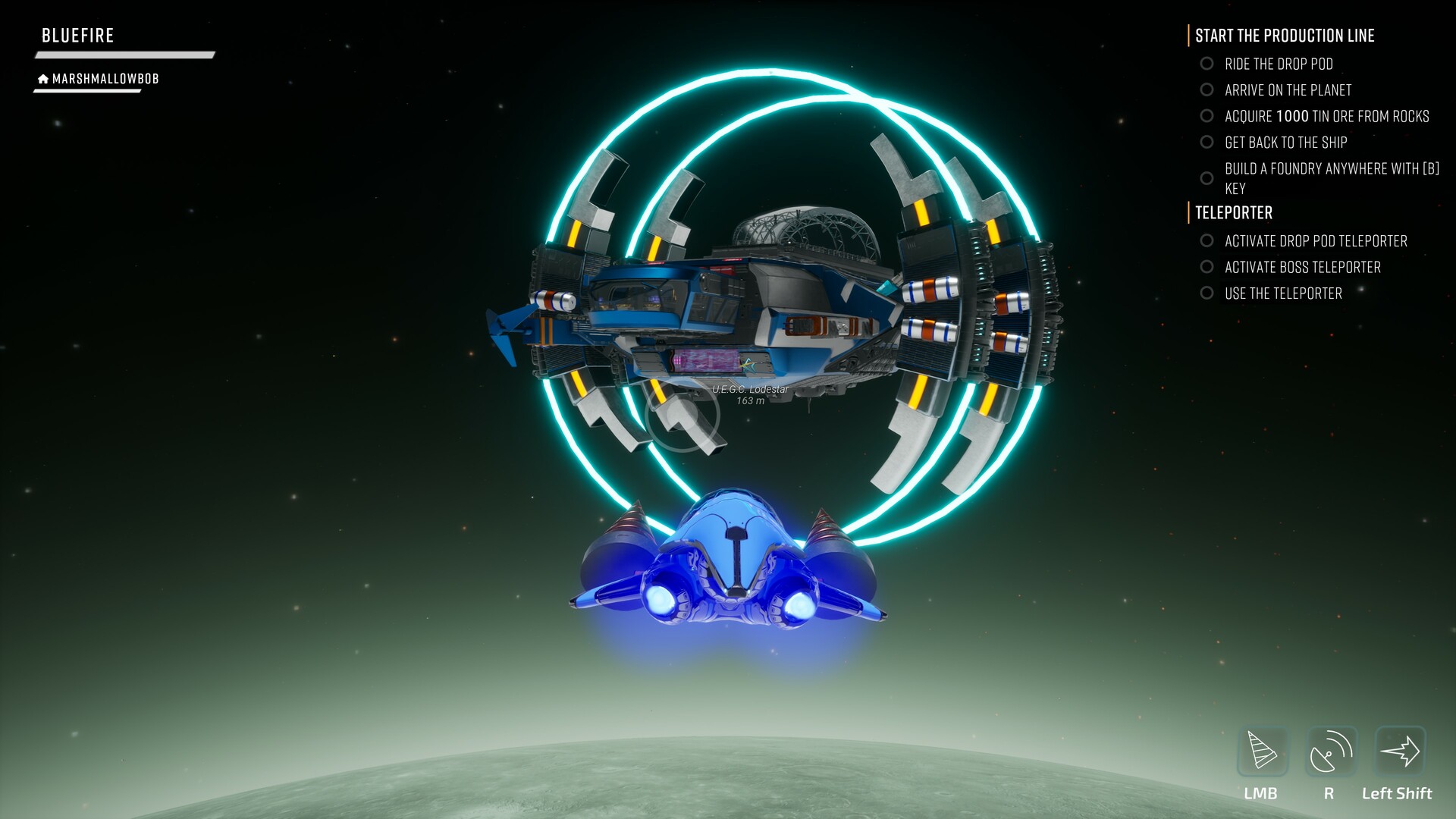Click the home icon beside MARSHMALLOWBOB
Image resolution: width=1456 pixels, height=819 pixels.
point(43,77)
